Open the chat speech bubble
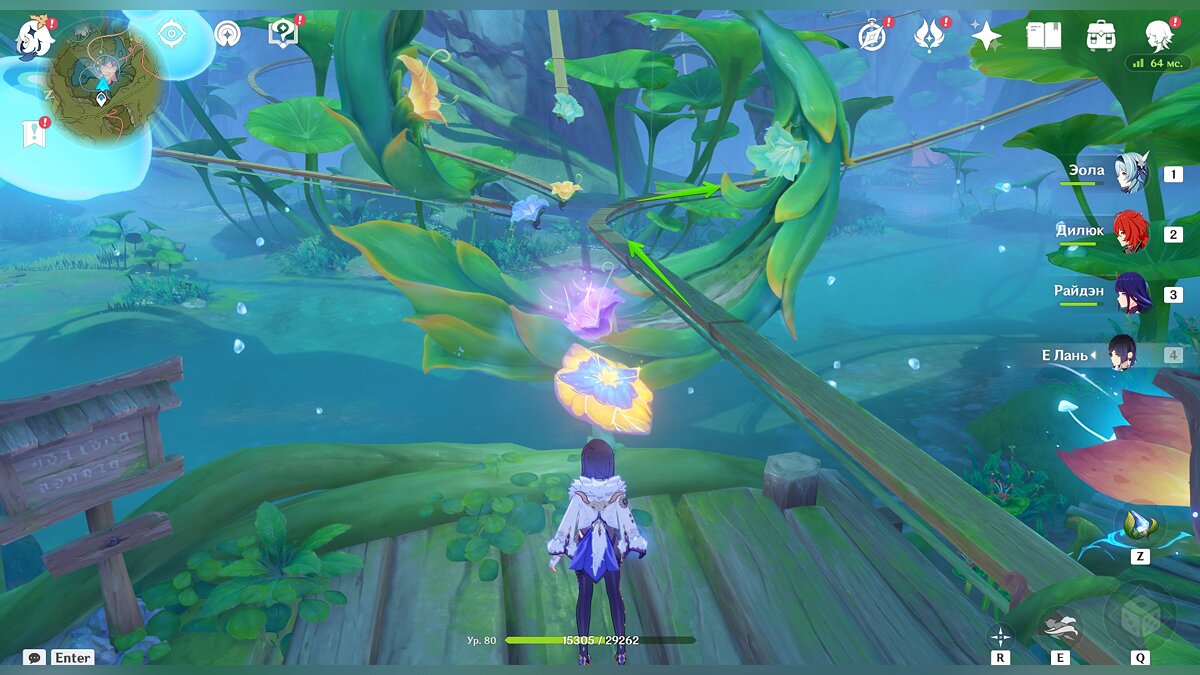The image size is (1200, 675). pyautogui.click(x=35, y=657)
